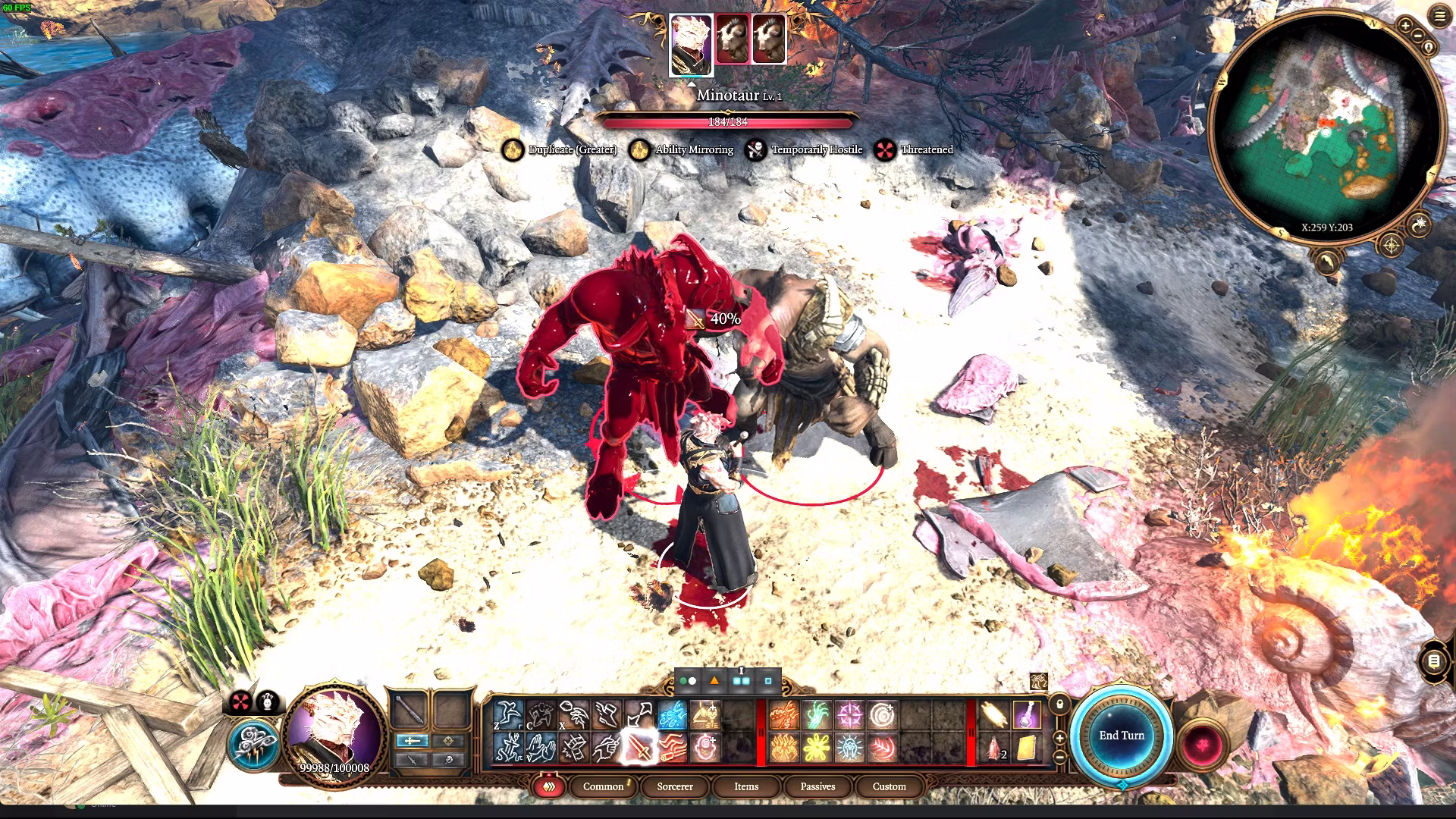End the current combat turn
This screenshot has height=819, width=1456.
click(x=1122, y=736)
